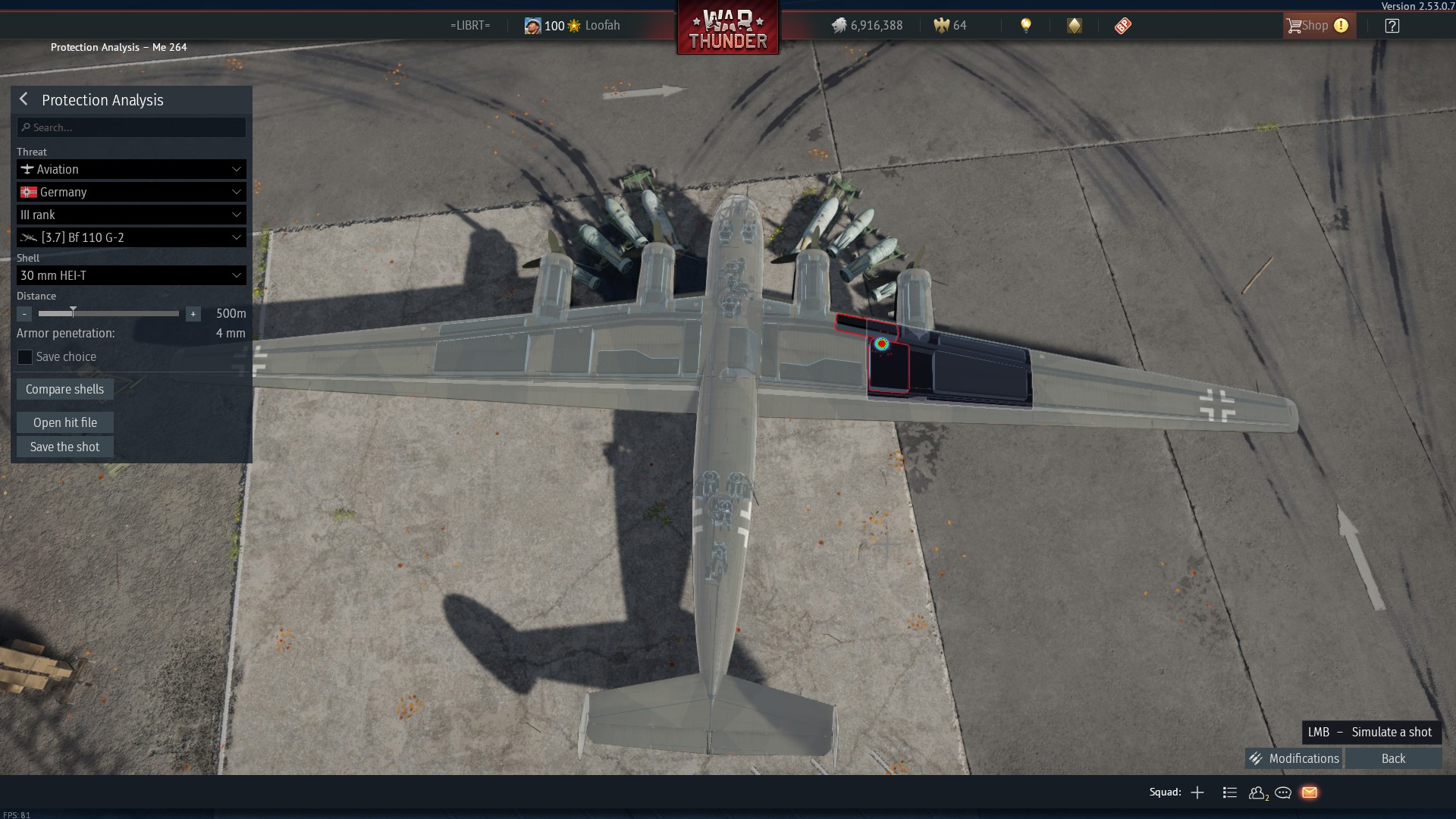Open the orange mail envelope icon
The width and height of the screenshot is (1456, 819).
[1310, 792]
